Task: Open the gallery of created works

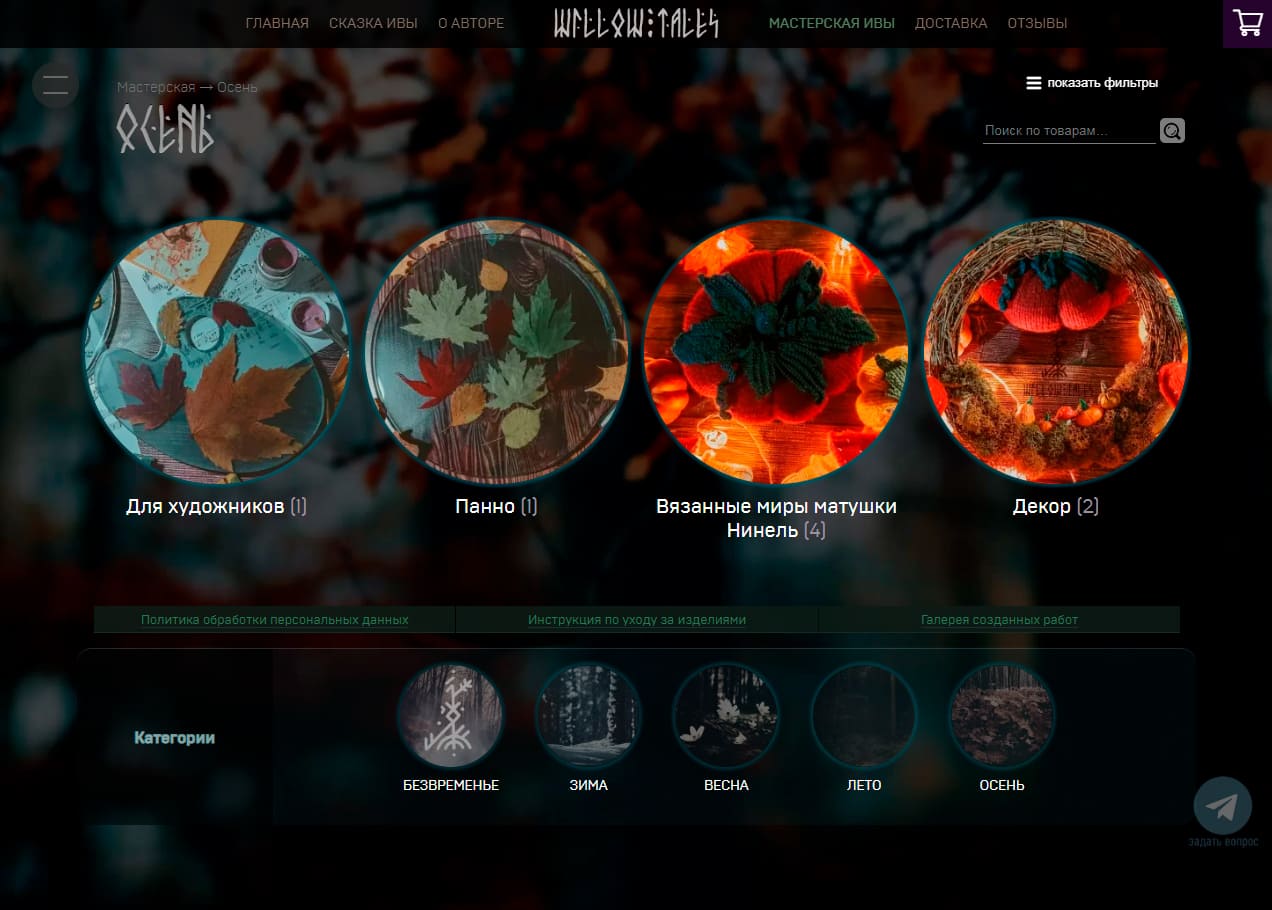Action: pyautogui.click(x=999, y=620)
